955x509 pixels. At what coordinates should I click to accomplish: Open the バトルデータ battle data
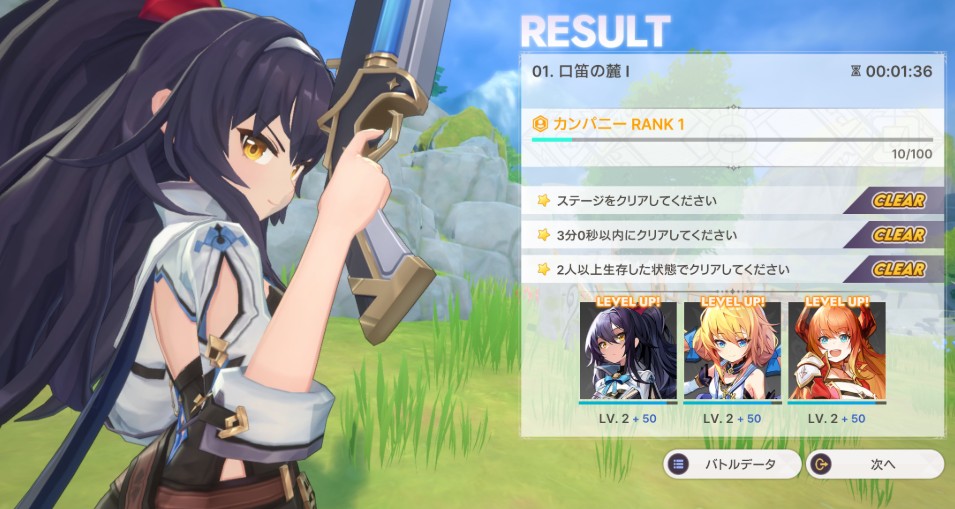tap(733, 464)
